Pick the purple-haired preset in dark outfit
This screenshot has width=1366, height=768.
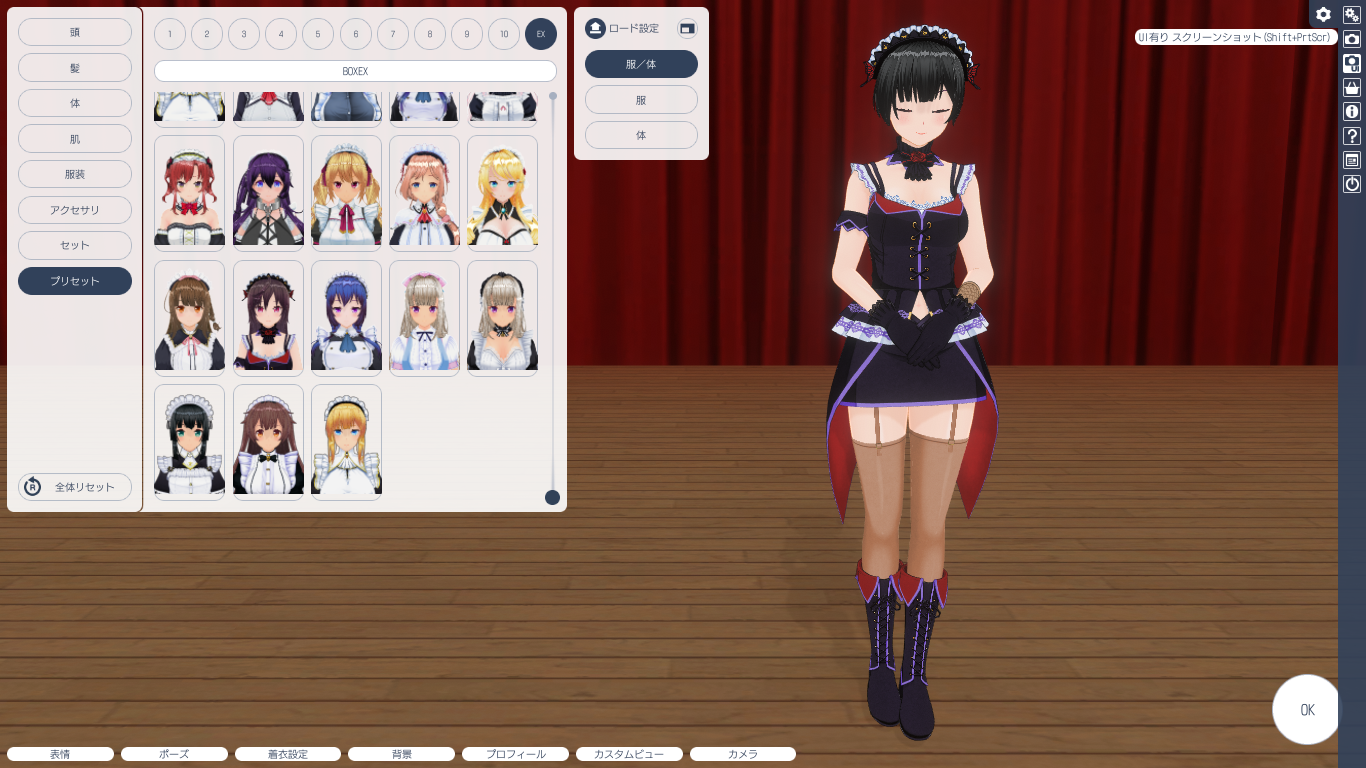(x=268, y=191)
